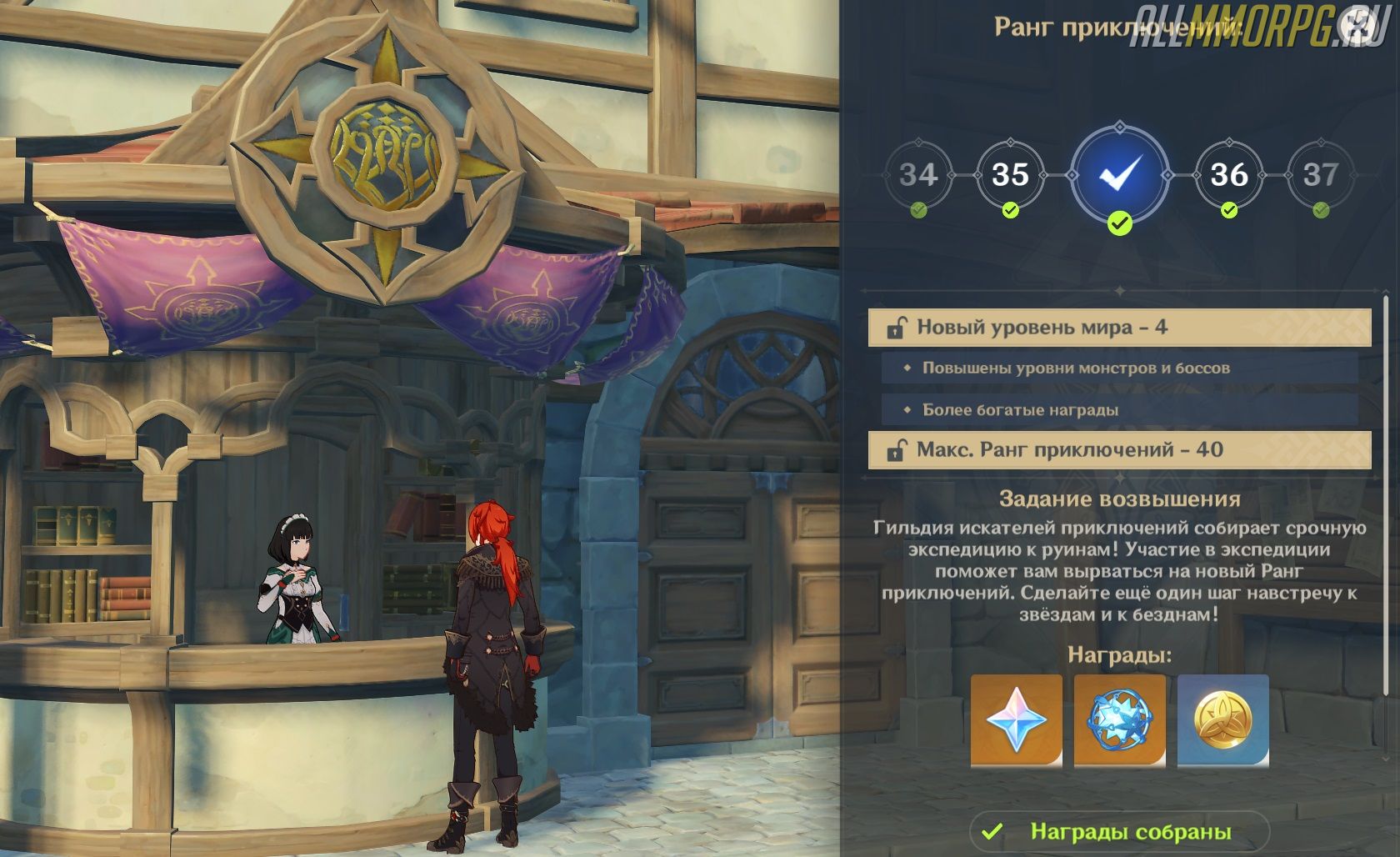The width and height of the screenshot is (1400, 857).
Task: Choose the blue checkmark ascension node
Action: 1120,175
